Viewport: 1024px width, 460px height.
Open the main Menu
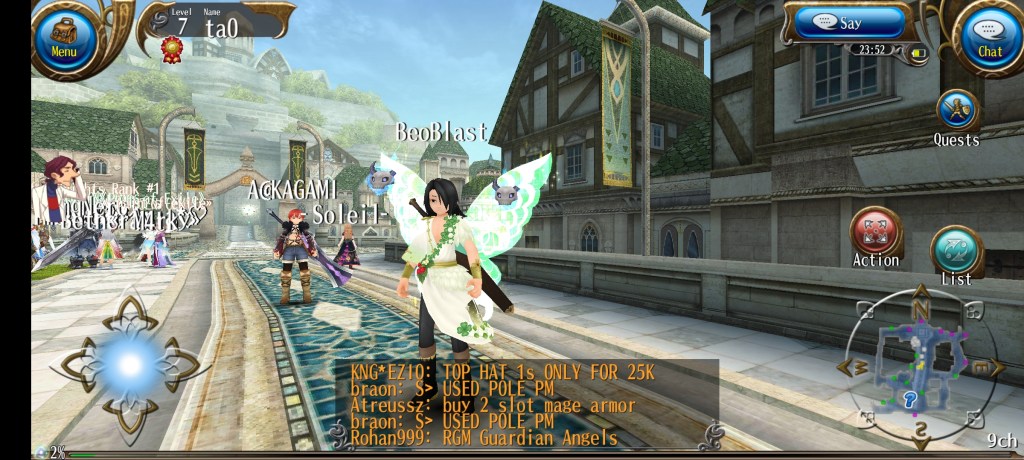point(64,39)
